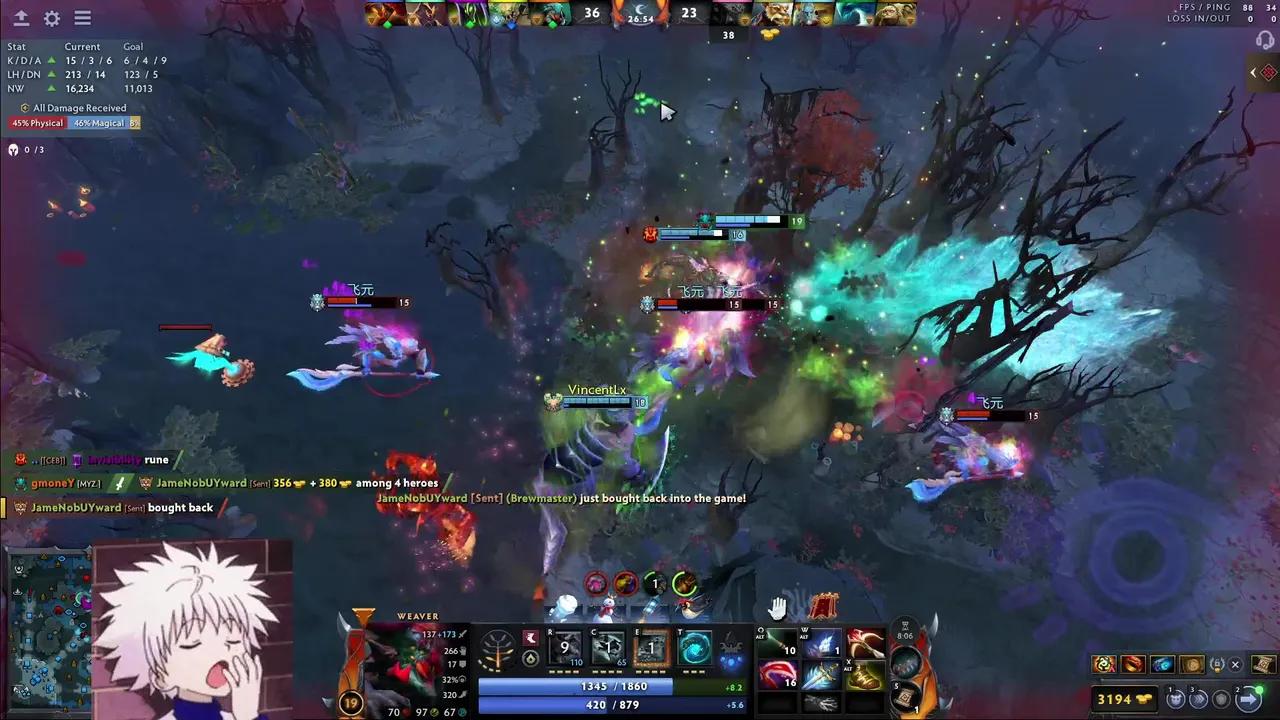Toggle courier auto-deliver items

pyautogui.click(x=1246, y=699)
